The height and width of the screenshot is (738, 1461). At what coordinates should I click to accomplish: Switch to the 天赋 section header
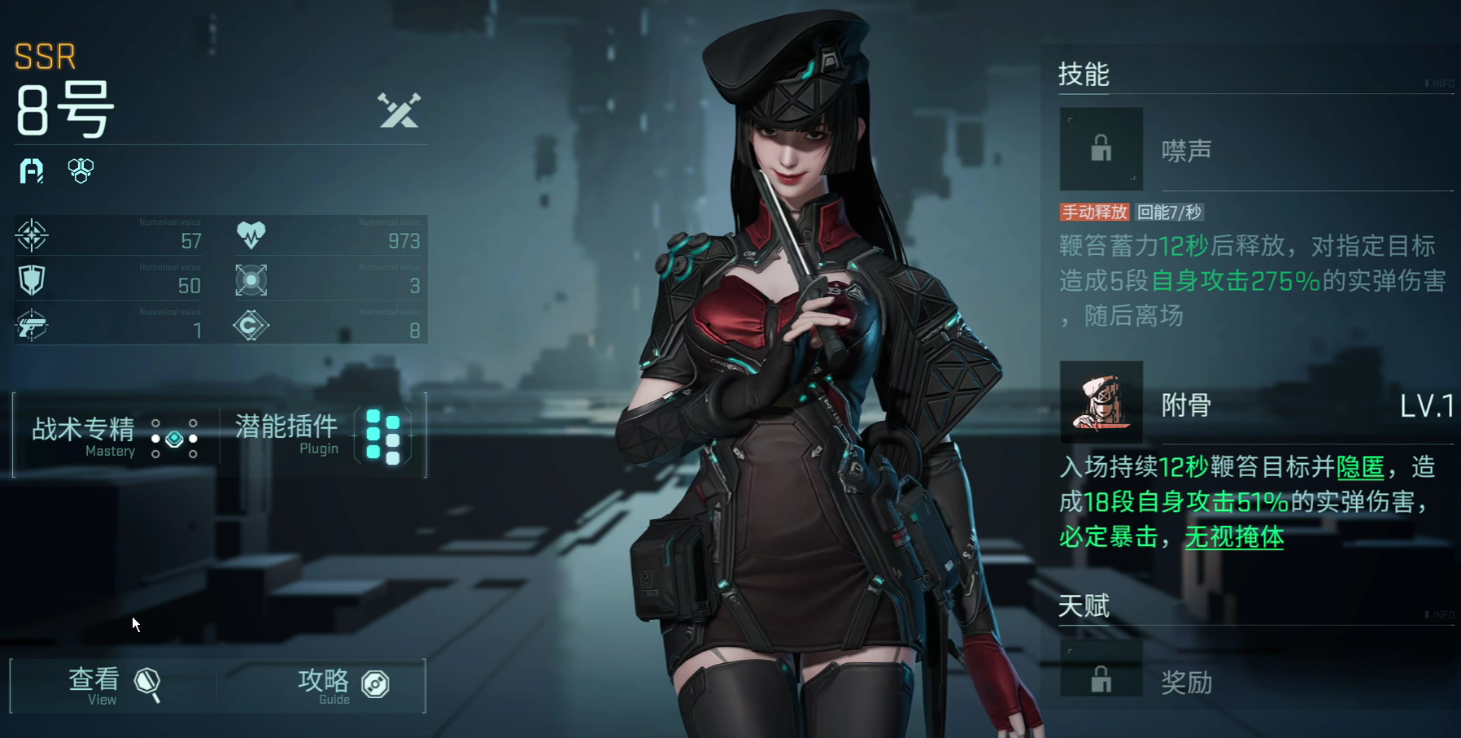point(1083,607)
